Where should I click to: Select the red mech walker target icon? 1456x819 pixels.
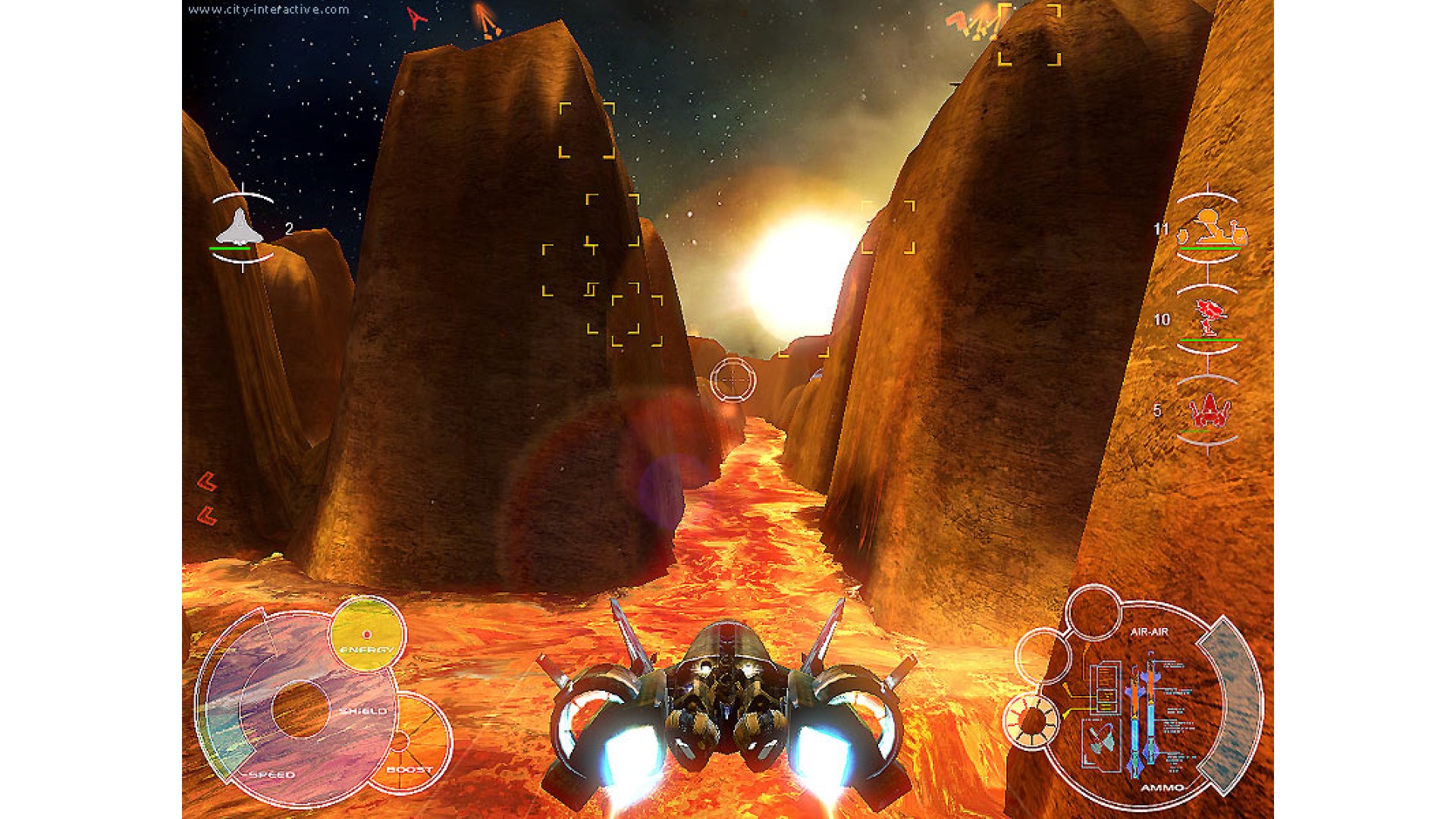point(1209,318)
